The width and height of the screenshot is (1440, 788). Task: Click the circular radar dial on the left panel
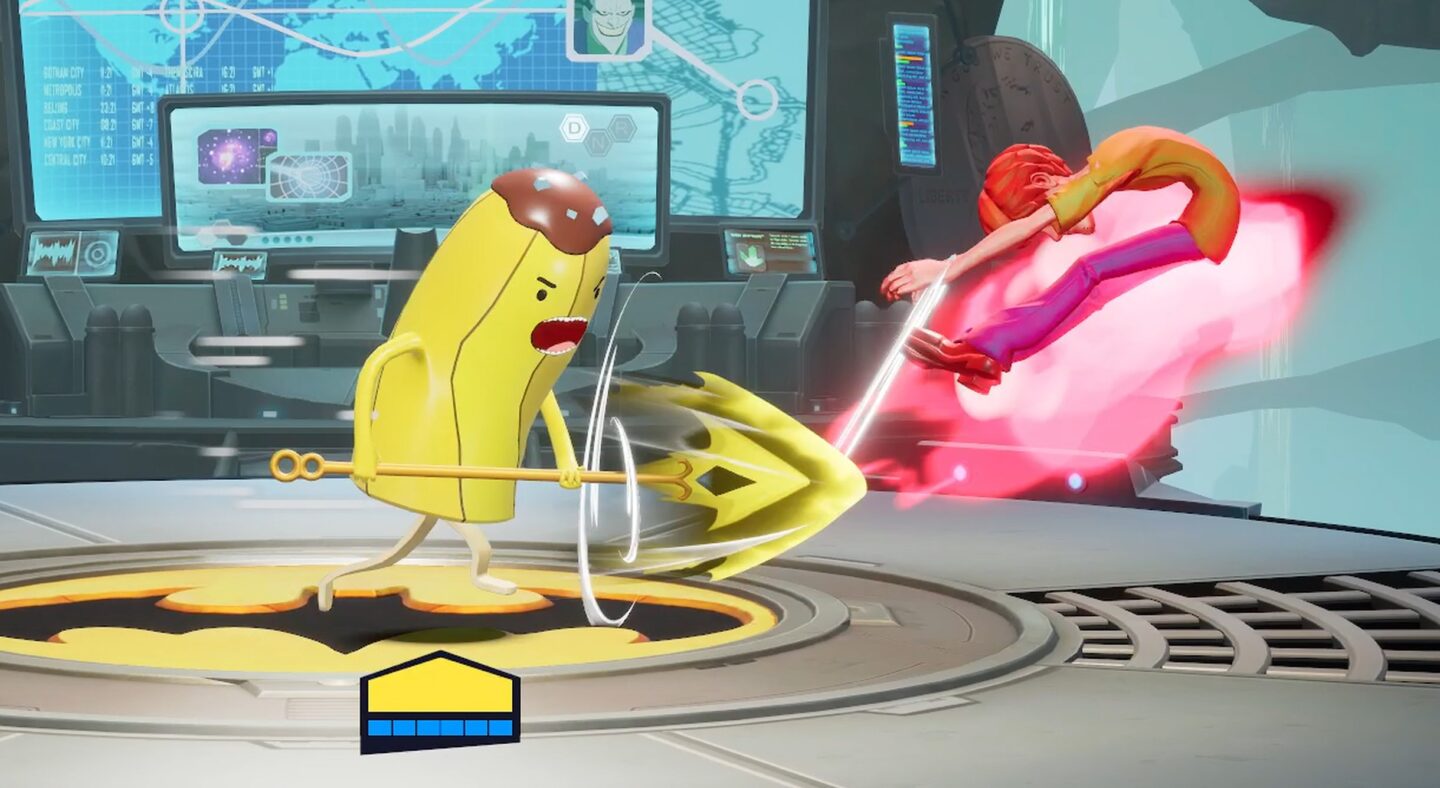point(98,253)
